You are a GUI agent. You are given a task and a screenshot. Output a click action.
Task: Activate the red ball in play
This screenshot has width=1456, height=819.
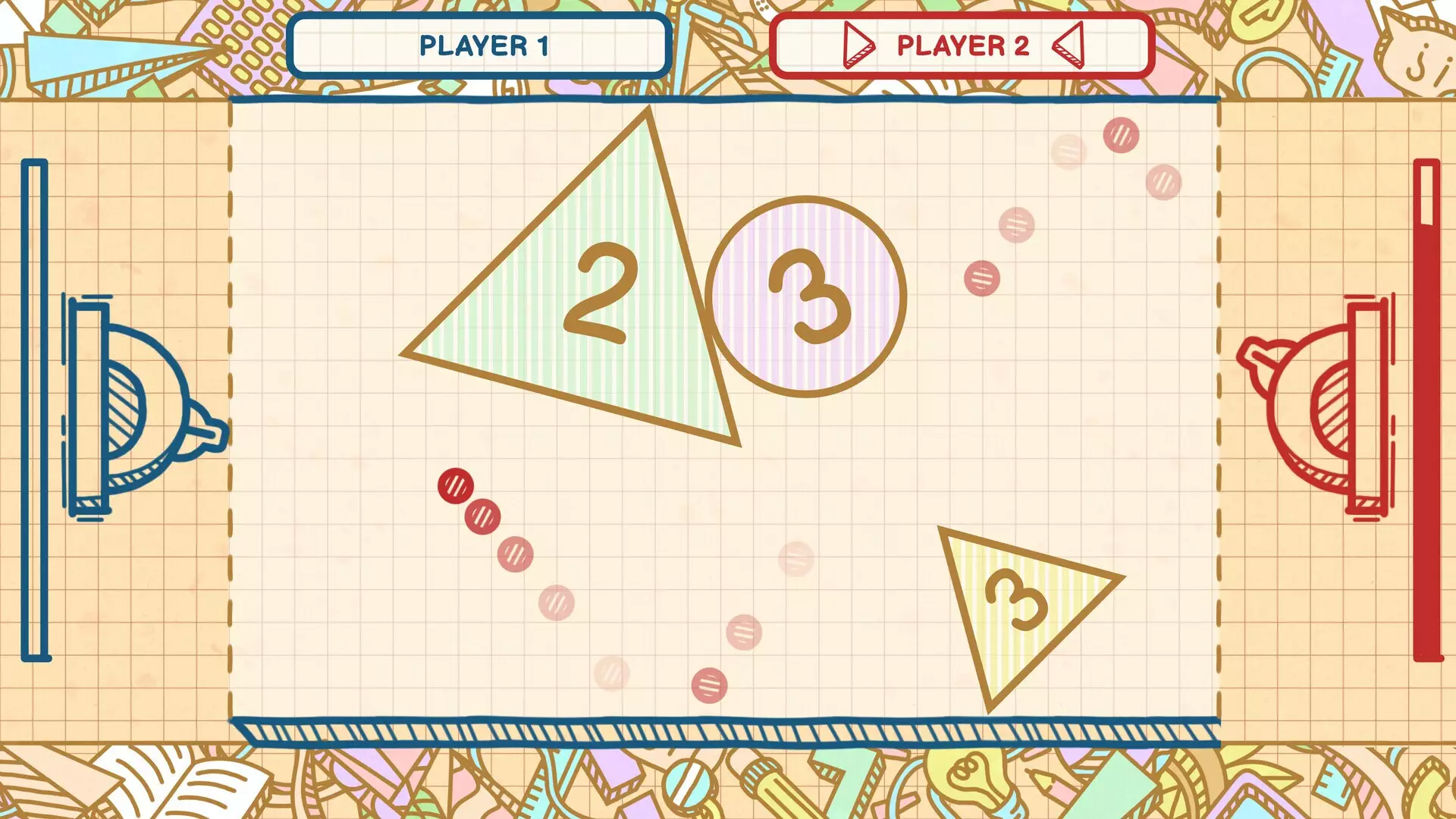[x=457, y=486]
